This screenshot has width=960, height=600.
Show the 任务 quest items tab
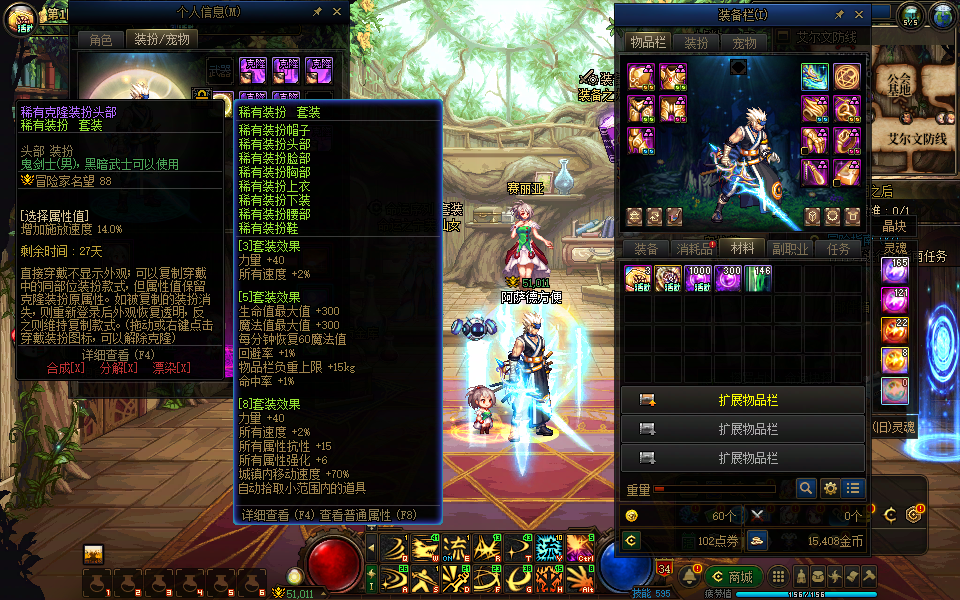click(x=839, y=249)
